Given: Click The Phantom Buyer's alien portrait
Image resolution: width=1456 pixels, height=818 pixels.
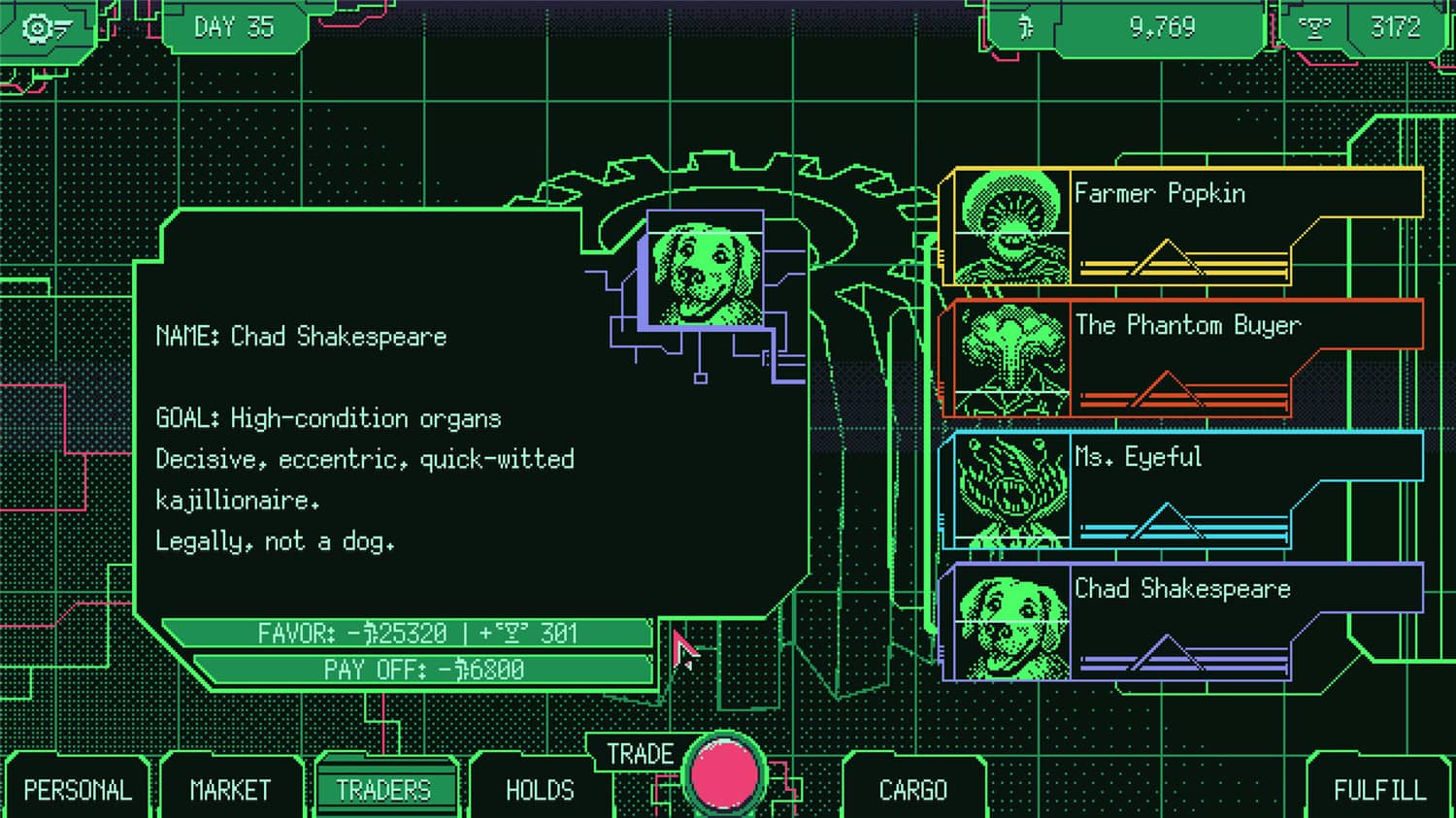Looking at the screenshot, I should coord(1012,357).
